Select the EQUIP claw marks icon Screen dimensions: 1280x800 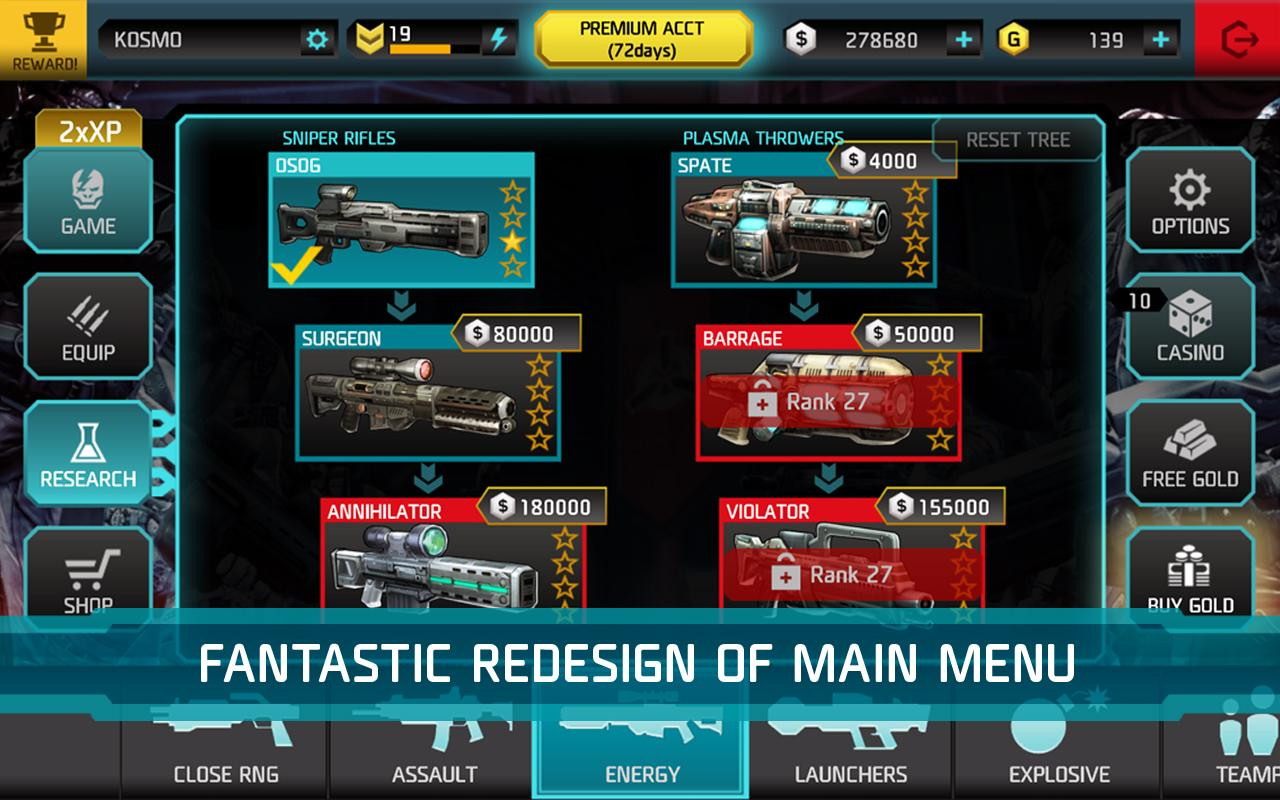tap(88, 327)
